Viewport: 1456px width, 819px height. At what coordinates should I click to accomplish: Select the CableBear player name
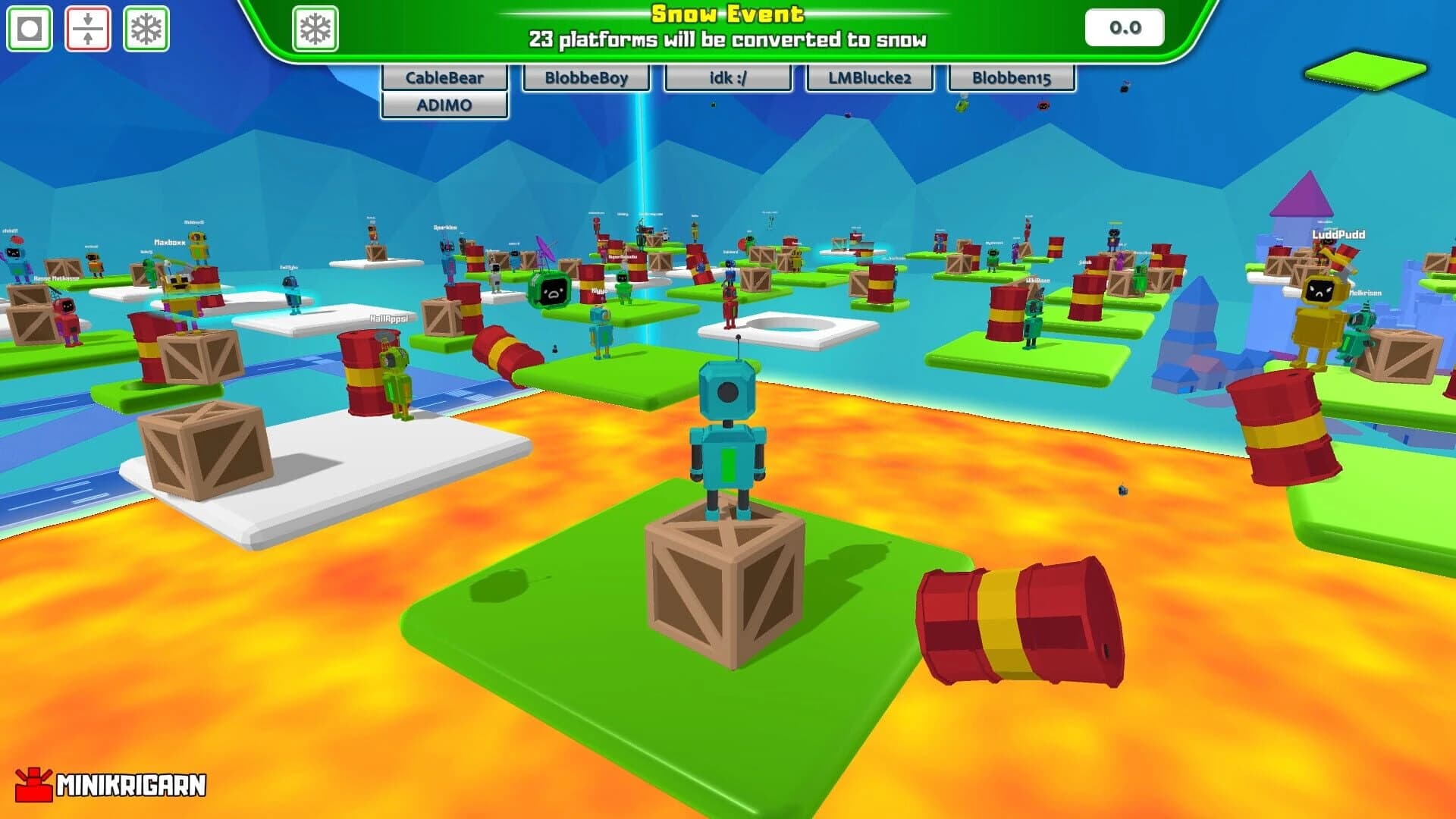tap(444, 77)
